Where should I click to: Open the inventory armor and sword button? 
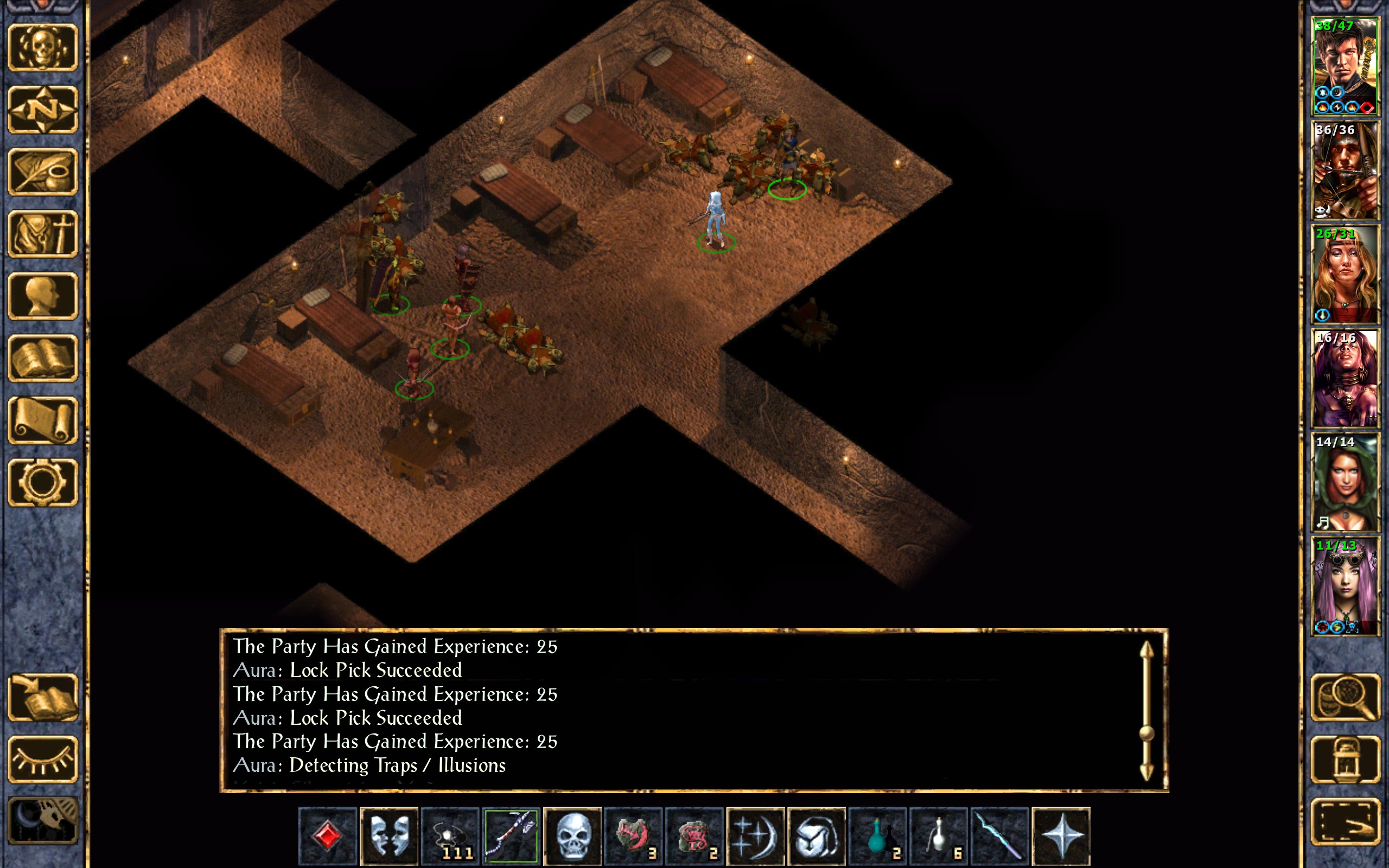(43, 234)
